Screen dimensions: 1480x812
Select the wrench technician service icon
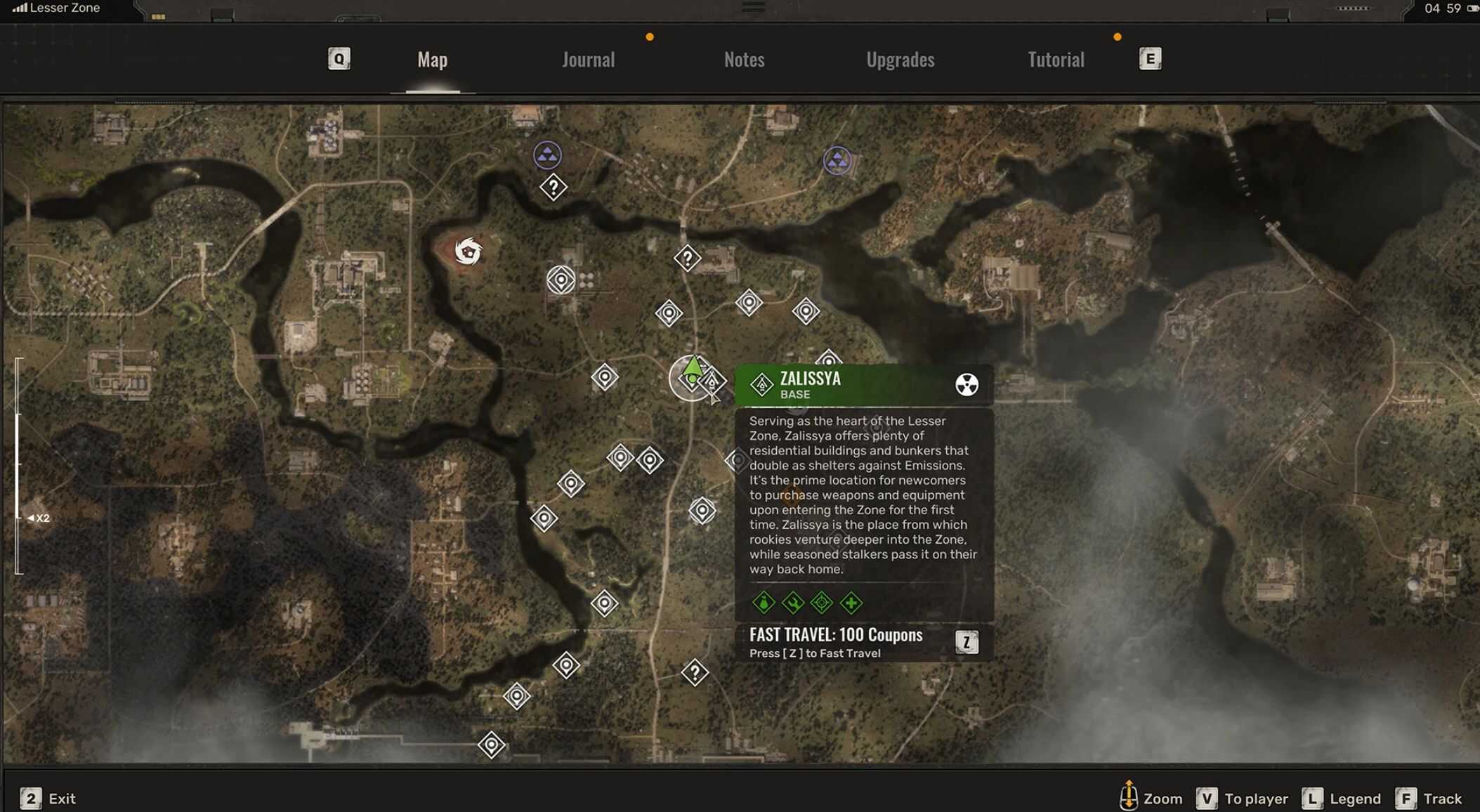[792, 603]
